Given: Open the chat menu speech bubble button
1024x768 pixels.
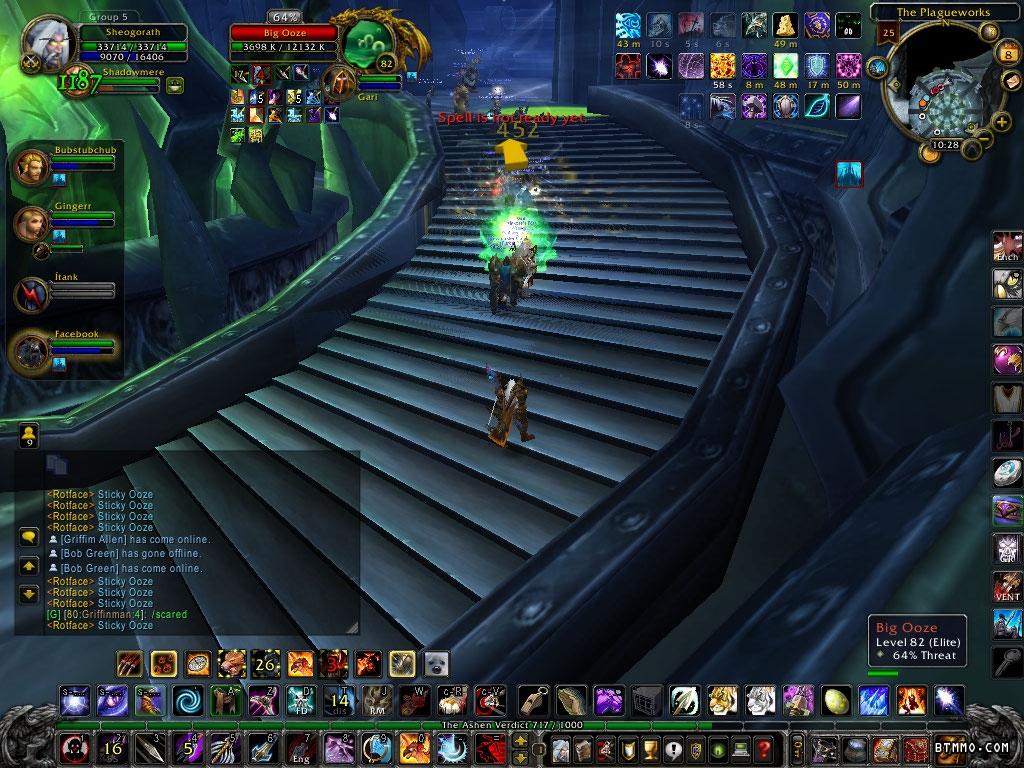Looking at the screenshot, I should coord(28,537).
